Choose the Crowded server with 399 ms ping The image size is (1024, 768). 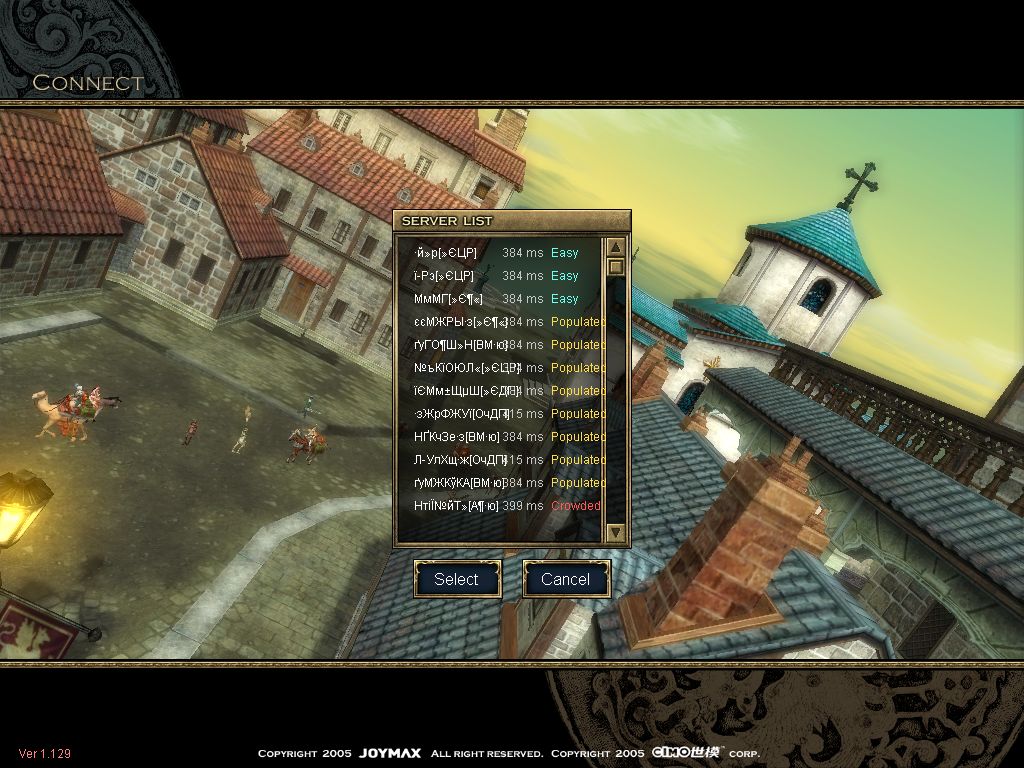click(500, 506)
